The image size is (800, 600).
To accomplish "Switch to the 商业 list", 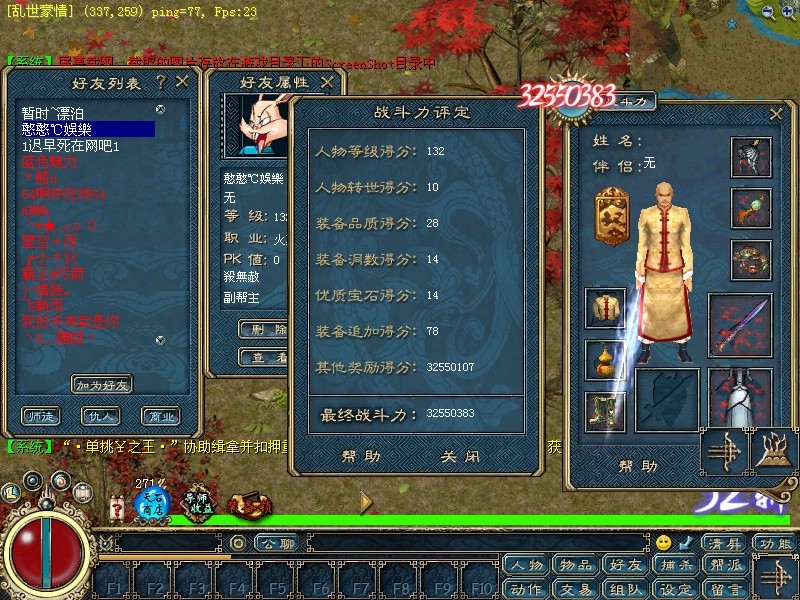I will click(158, 416).
